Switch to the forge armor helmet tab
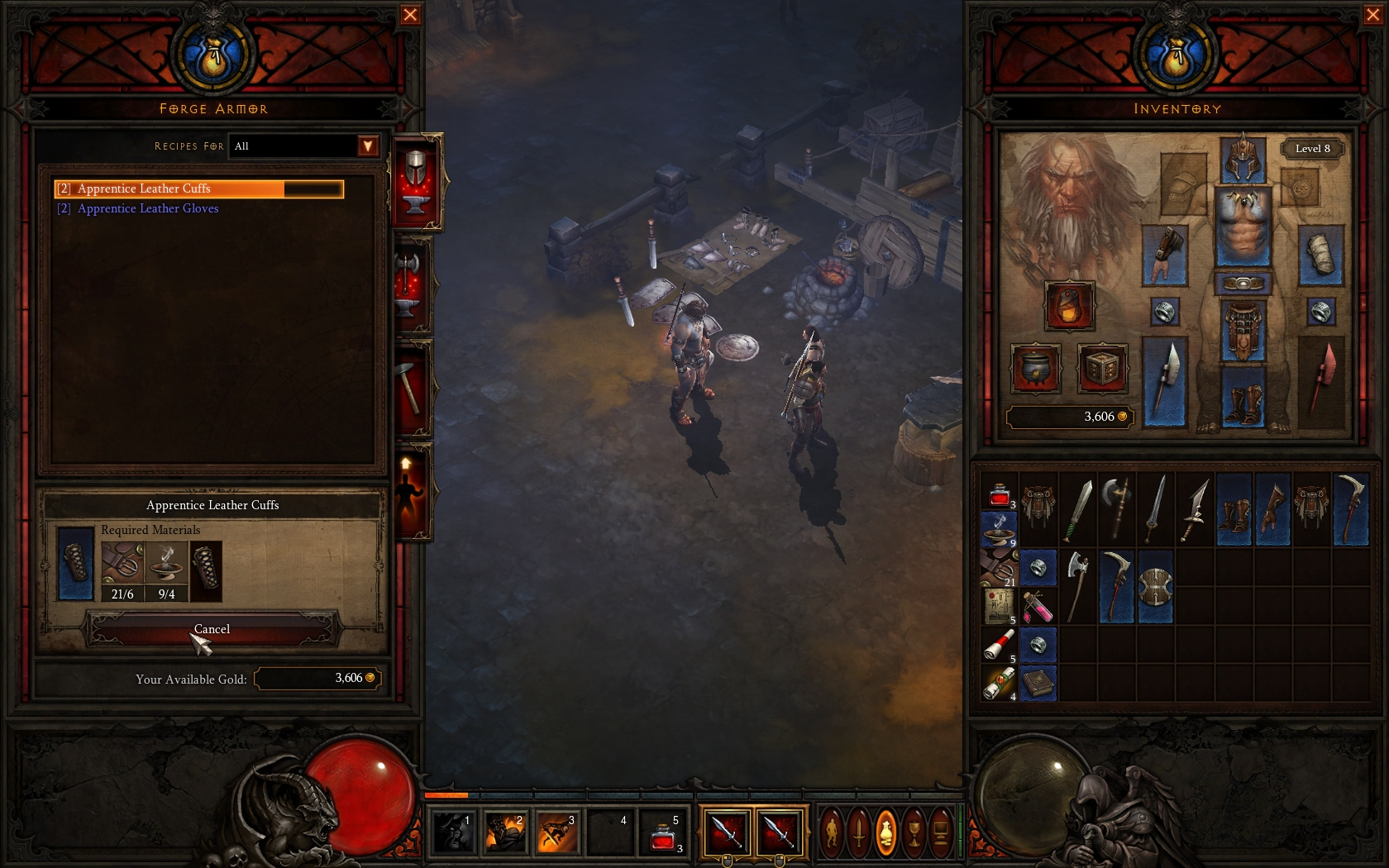This screenshot has width=1389, height=868. coord(416,181)
